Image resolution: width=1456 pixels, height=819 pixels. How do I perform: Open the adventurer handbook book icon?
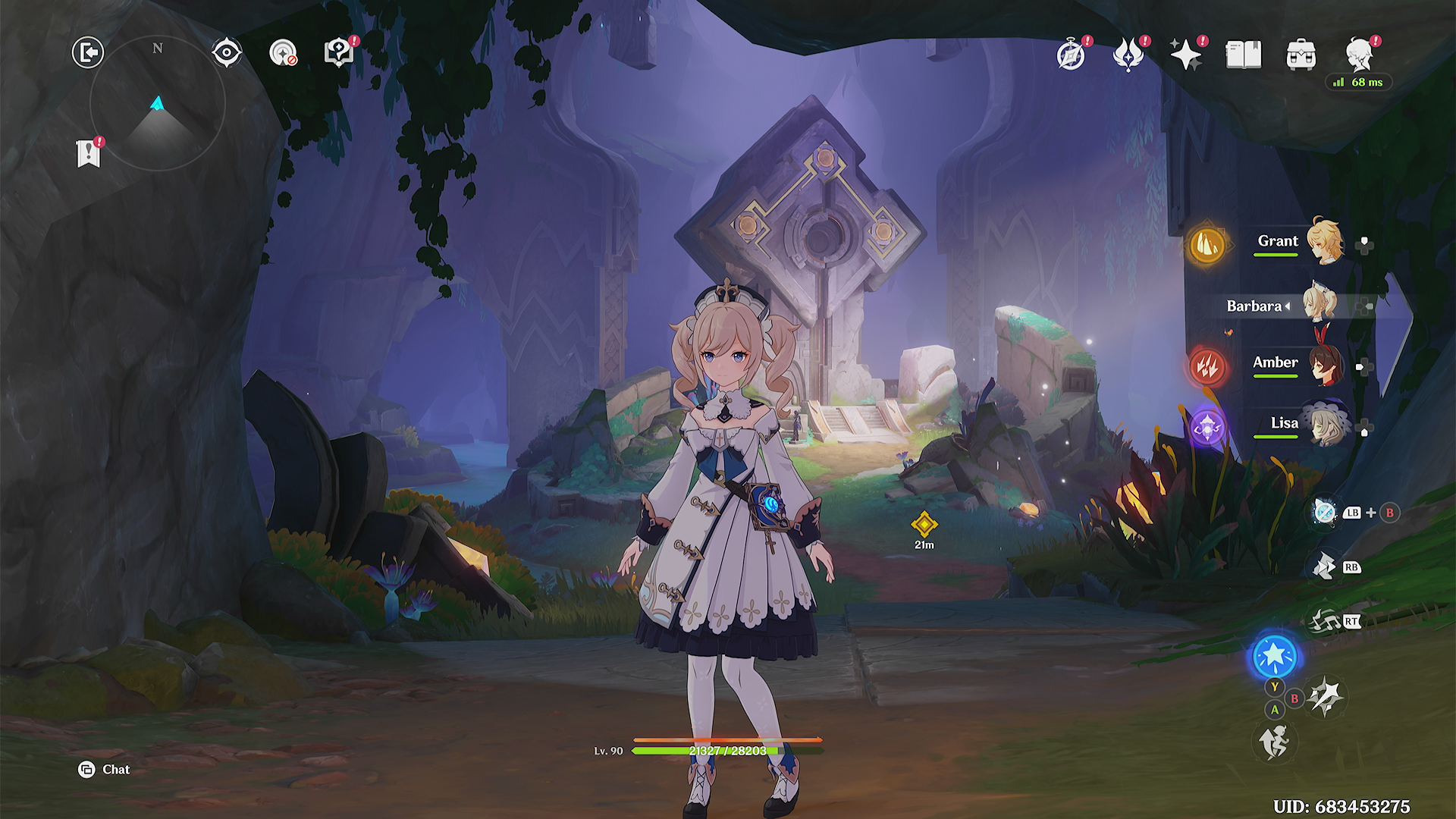tap(1244, 55)
